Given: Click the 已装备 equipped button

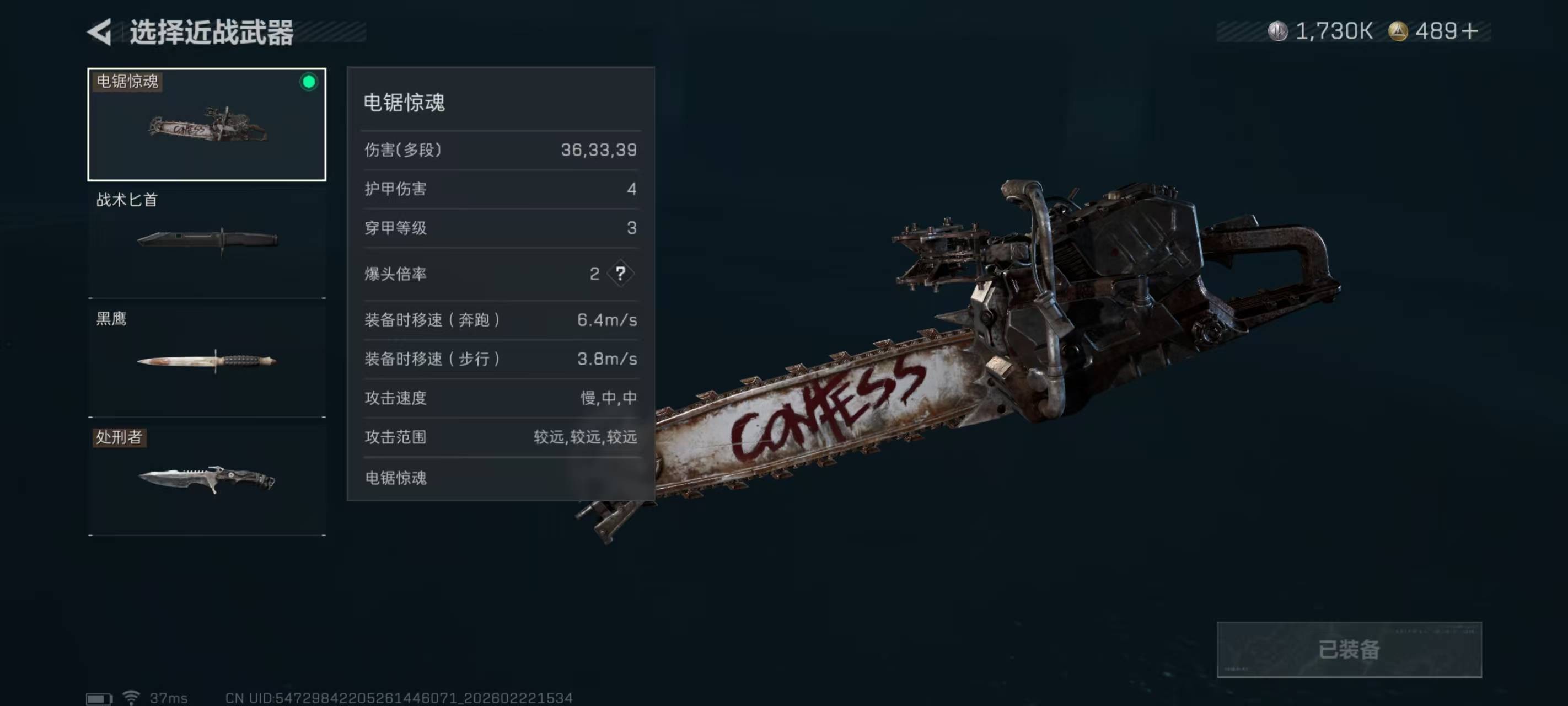Looking at the screenshot, I should (1348, 649).
